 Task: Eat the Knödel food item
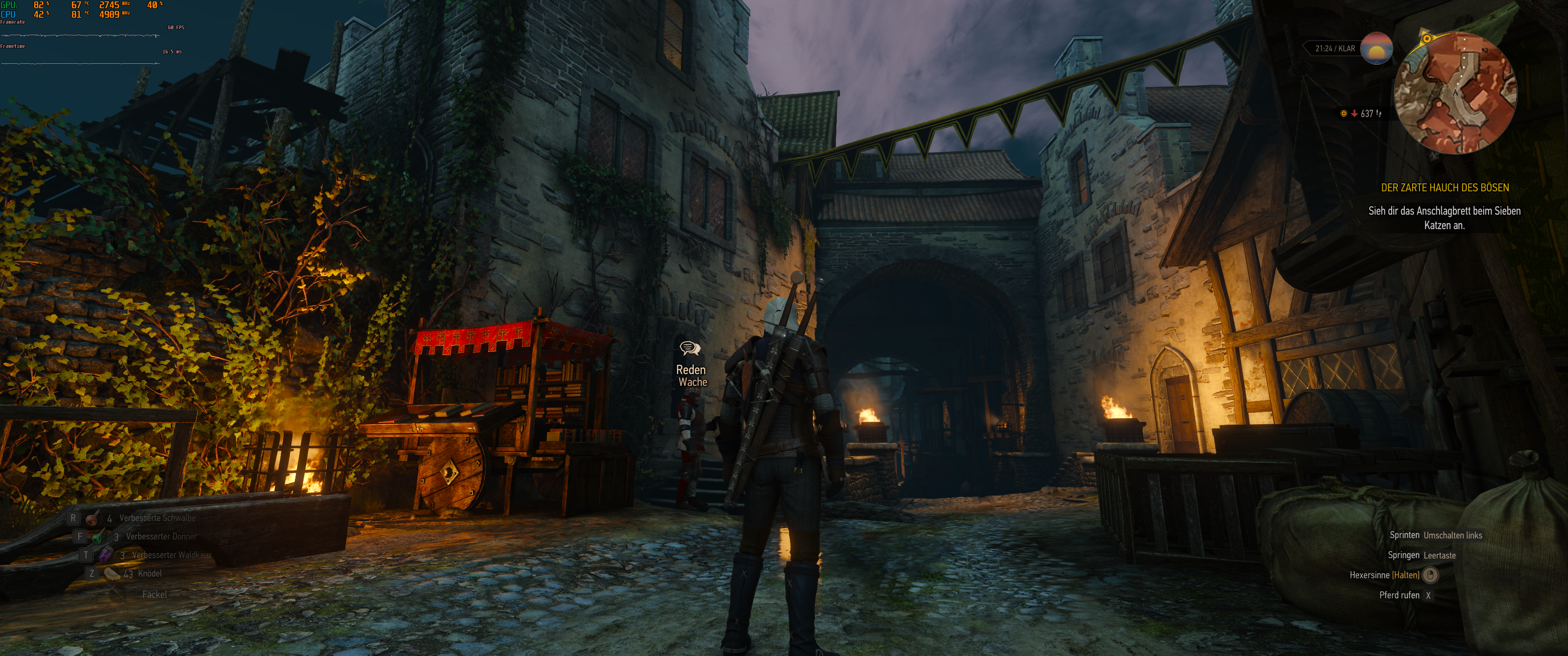pyautogui.click(x=111, y=573)
